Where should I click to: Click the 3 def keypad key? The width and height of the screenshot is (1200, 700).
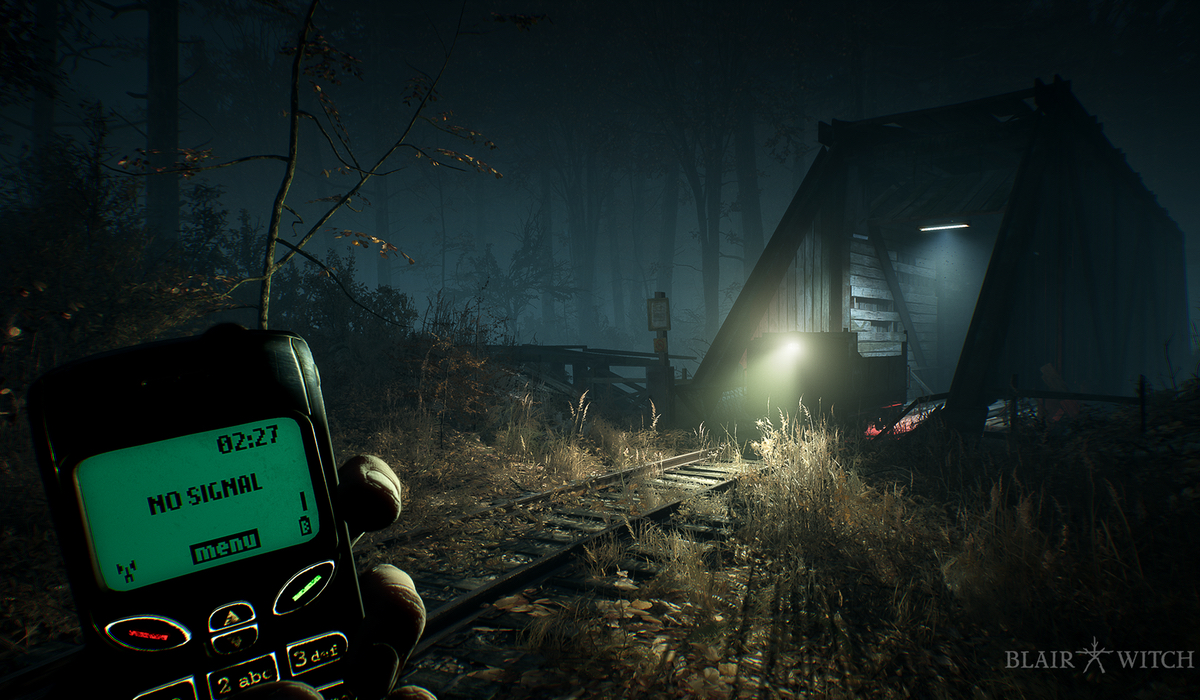(x=317, y=653)
